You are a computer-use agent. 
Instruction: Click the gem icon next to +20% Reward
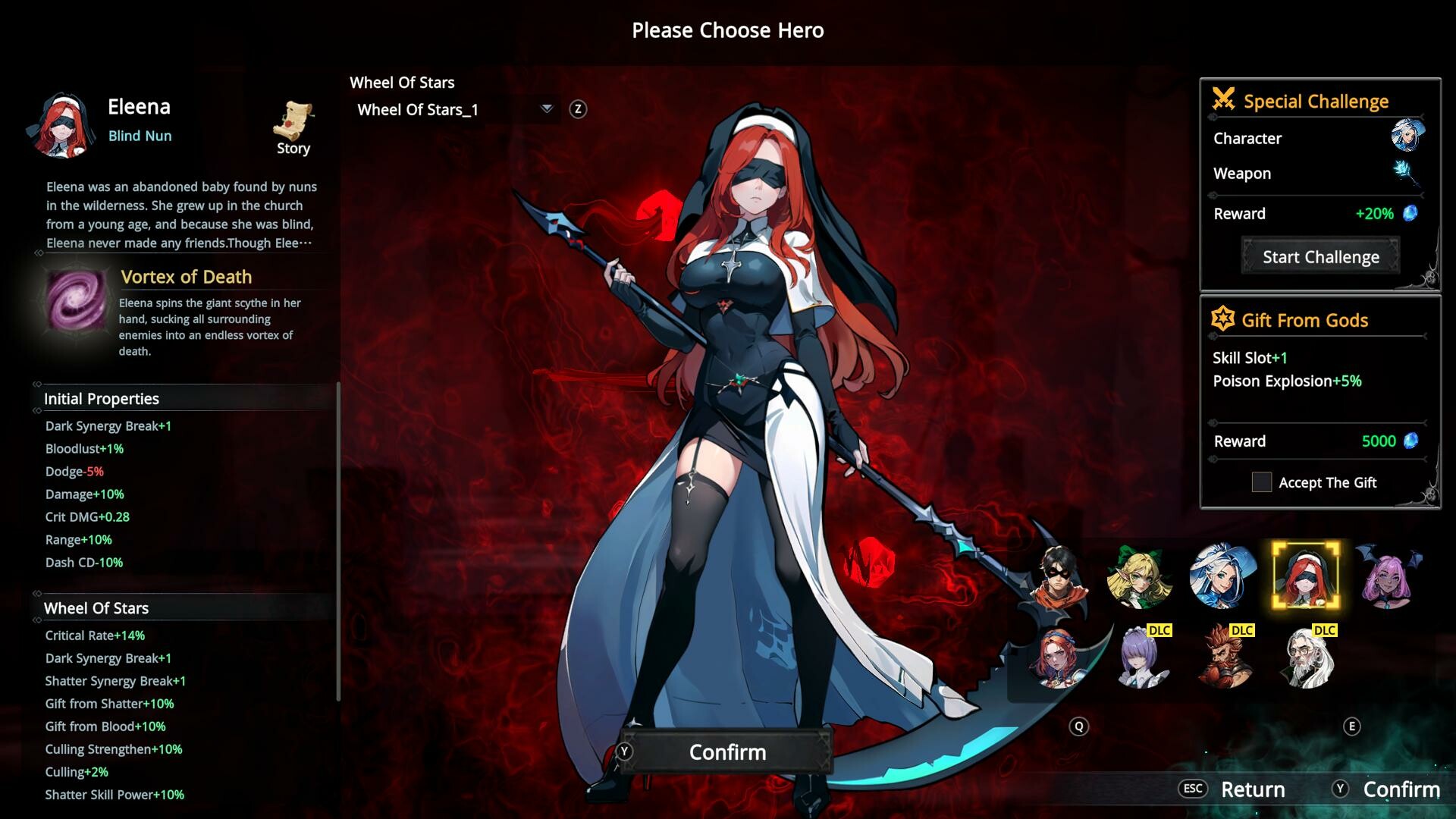pos(1409,213)
